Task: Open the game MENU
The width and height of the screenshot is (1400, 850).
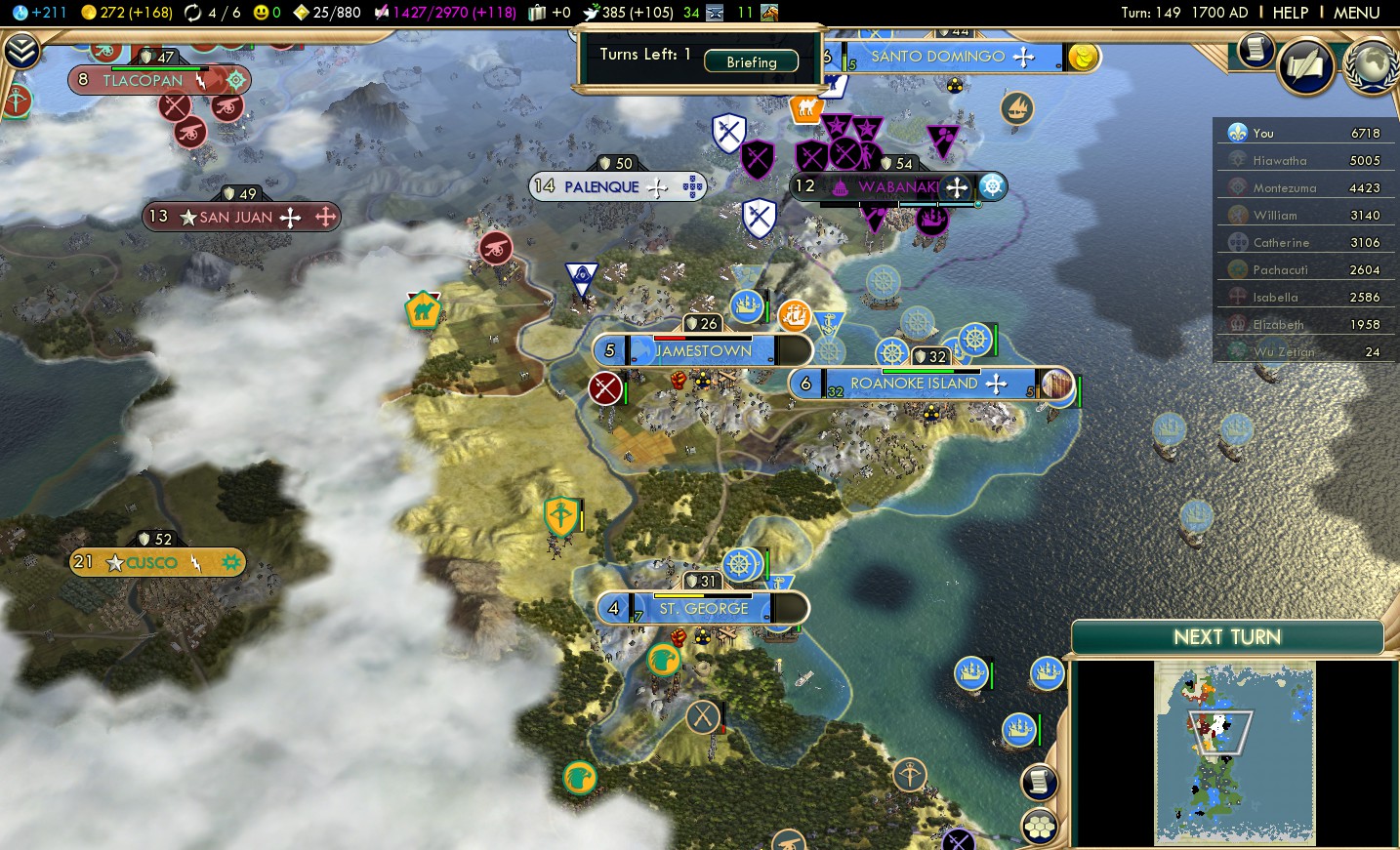Action: 1356,13
